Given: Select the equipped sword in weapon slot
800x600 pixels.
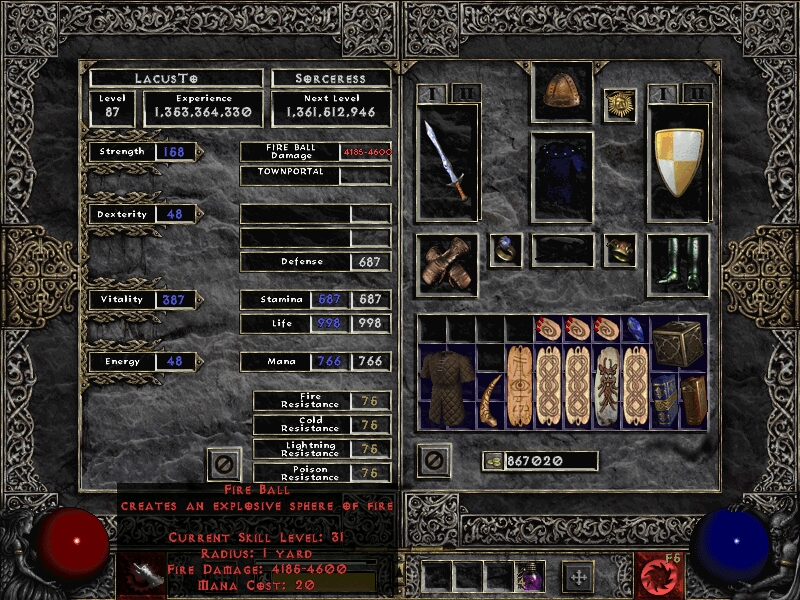Looking at the screenshot, I should [x=446, y=160].
